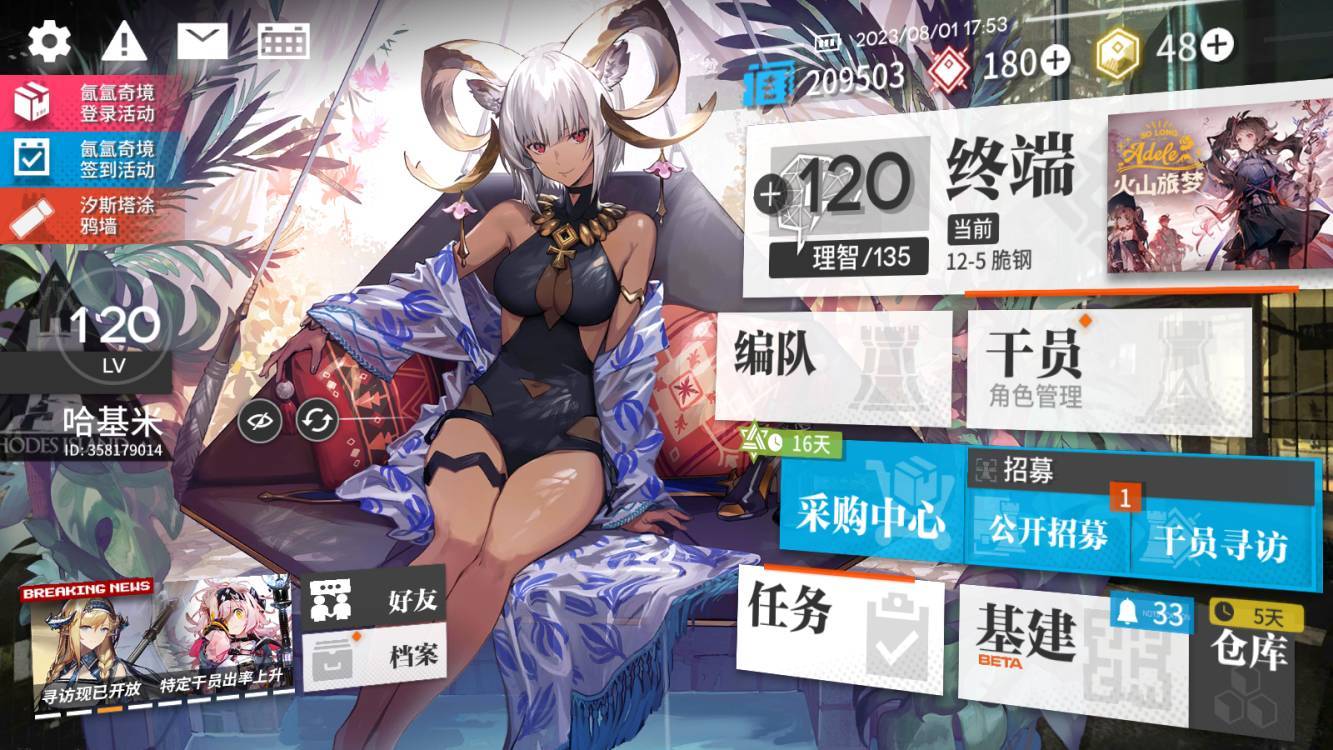Click the depot 5天 clock timer icon
This screenshot has height=750, width=1333.
point(1222,610)
